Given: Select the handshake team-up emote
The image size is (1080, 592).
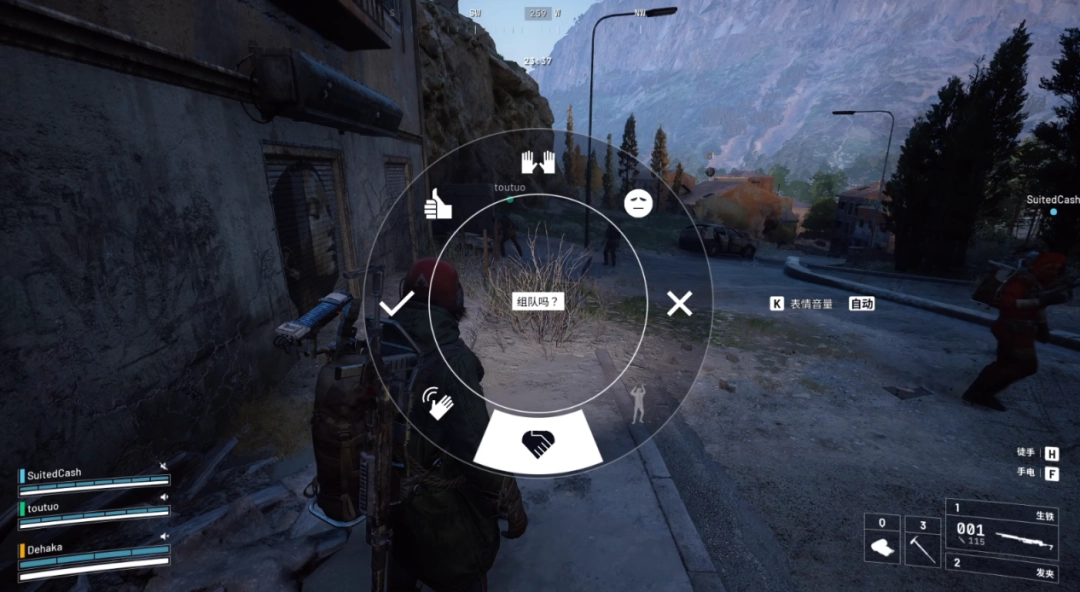Looking at the screenshot, I should [538, 443].
